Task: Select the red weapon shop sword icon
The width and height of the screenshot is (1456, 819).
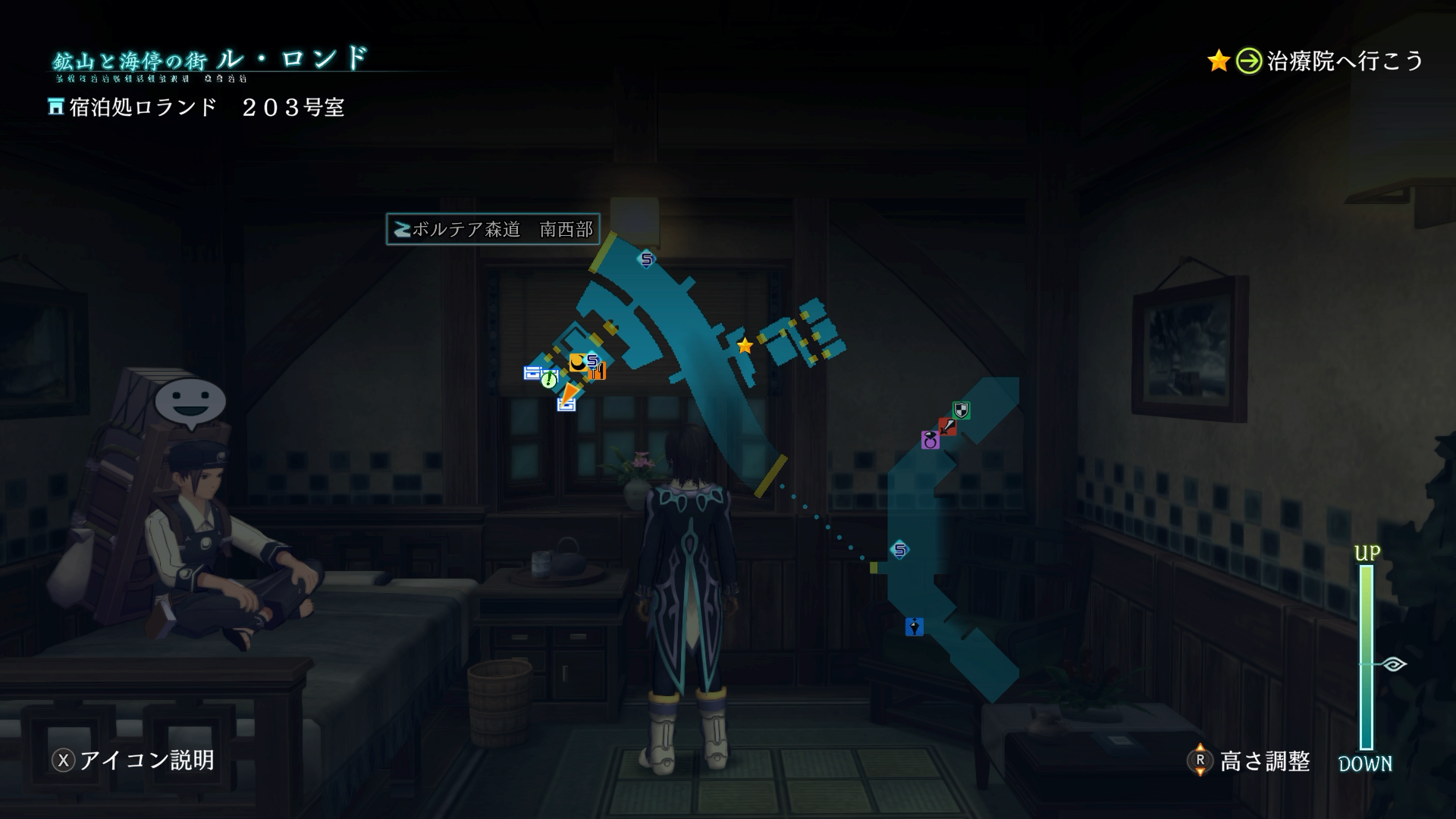Action: (x=947, y=427)
